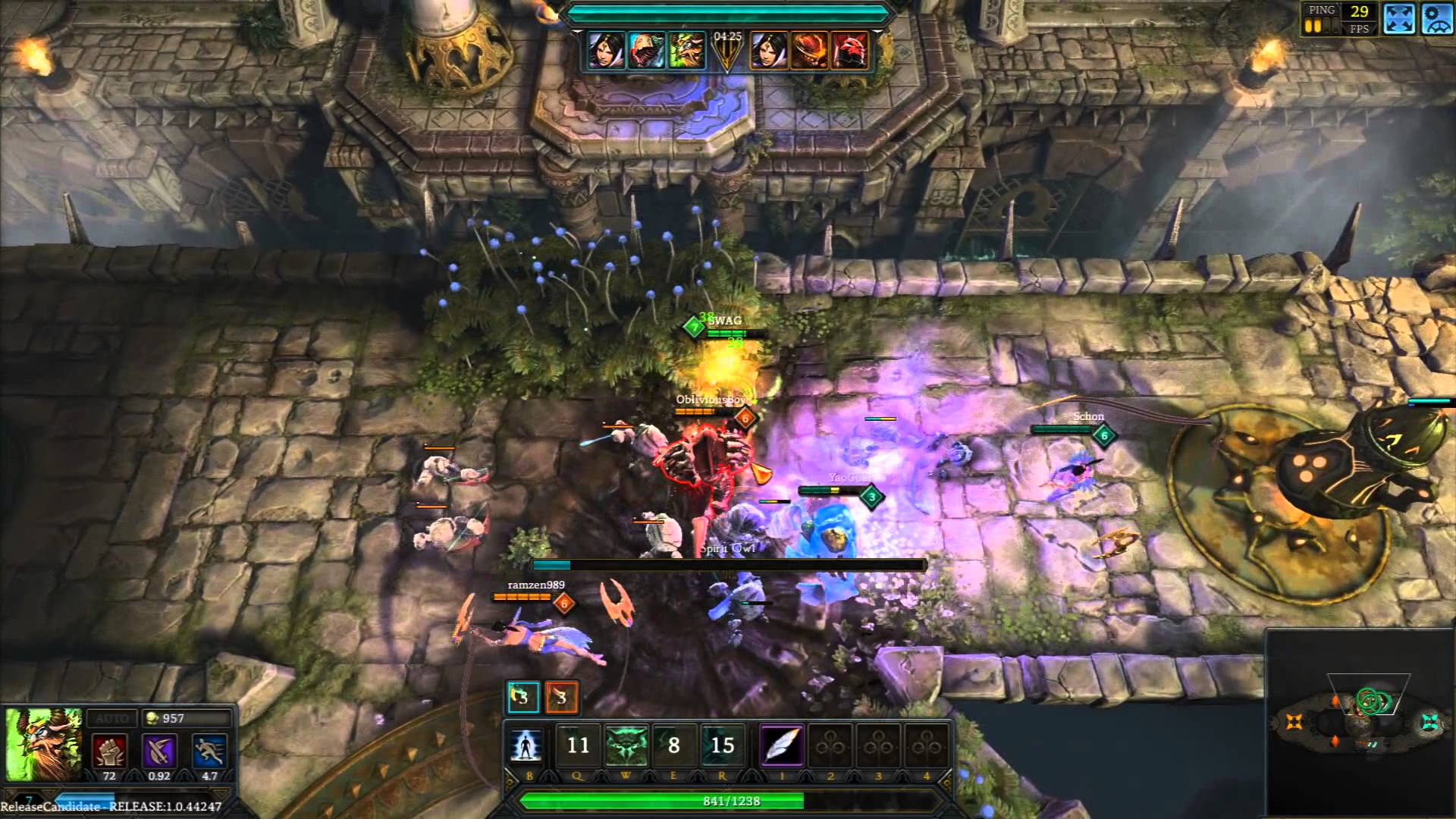Click the R ability showing 15 cooldown
This screenshot has width=1456, height=819.
pos(723,745)
